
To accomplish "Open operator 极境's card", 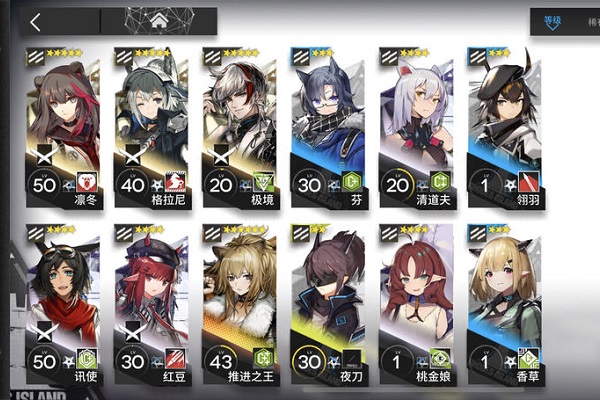I will 238,125.
